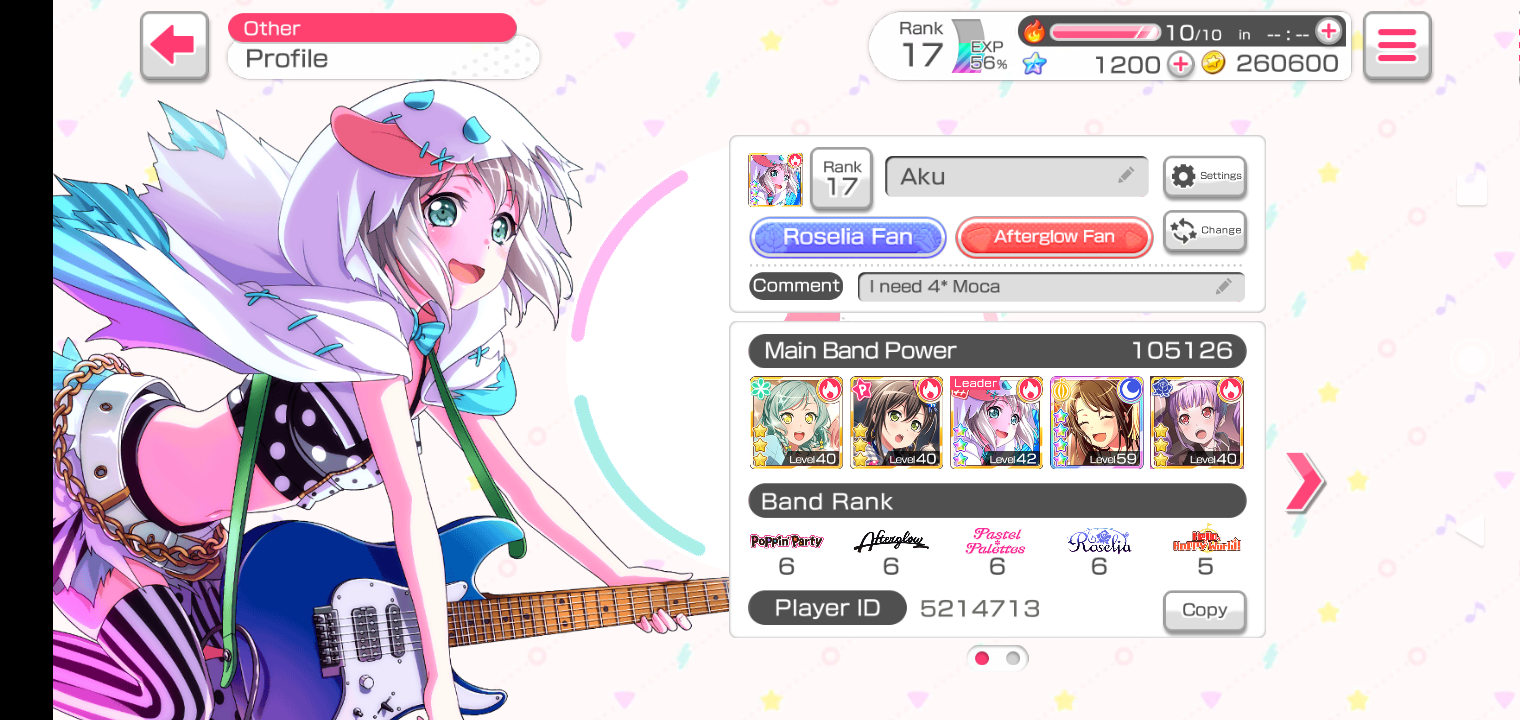1520x720 pixels.
Task: Edit the player name Aku
Action: (1016, 177)
